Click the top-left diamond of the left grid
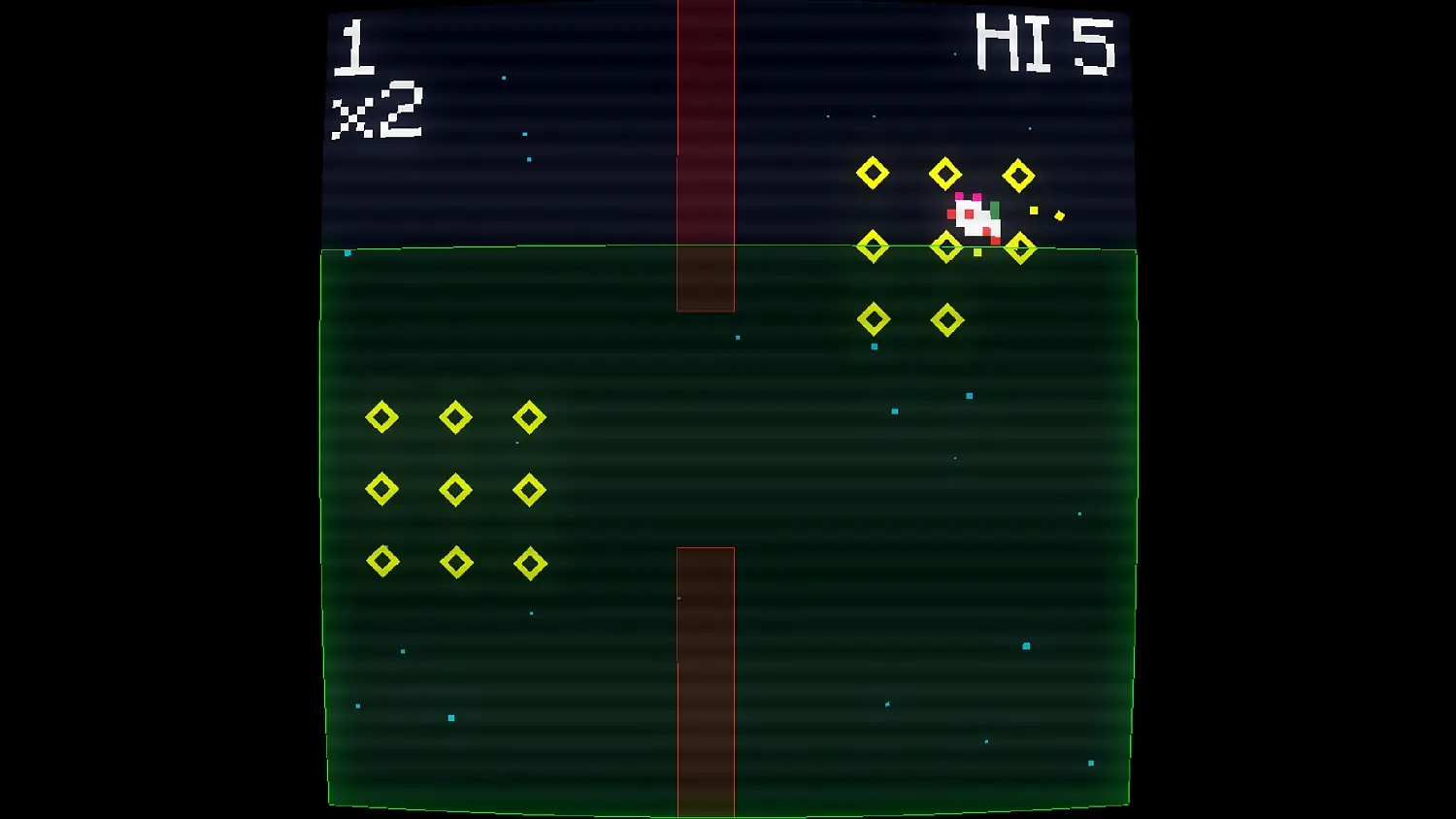The image size is (1456, 819). click(382, 417)
